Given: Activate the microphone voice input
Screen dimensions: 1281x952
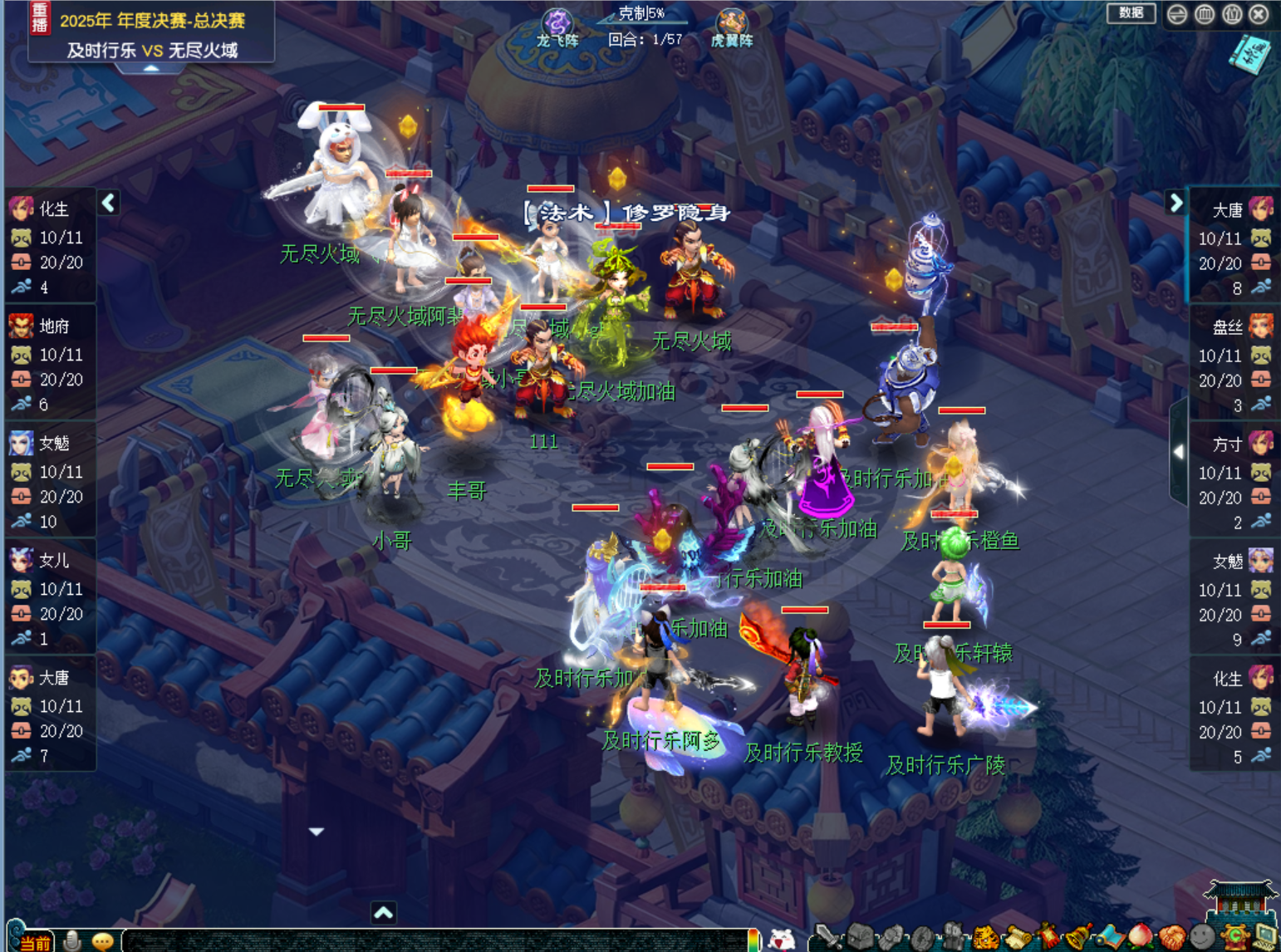Looking at the screenshot, I should [72, 940].
